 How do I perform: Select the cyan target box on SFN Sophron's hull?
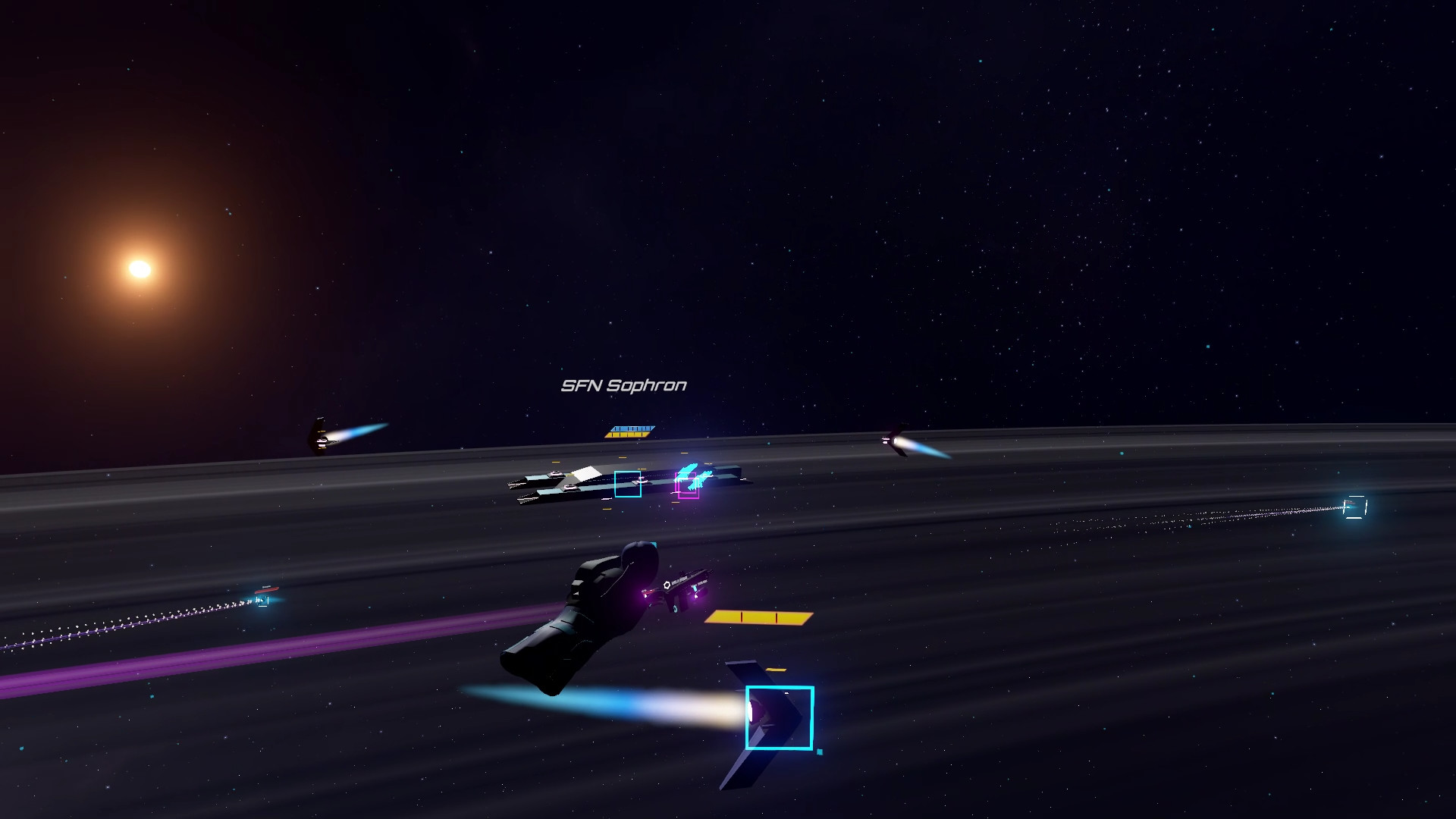click(x=627, y=484)
